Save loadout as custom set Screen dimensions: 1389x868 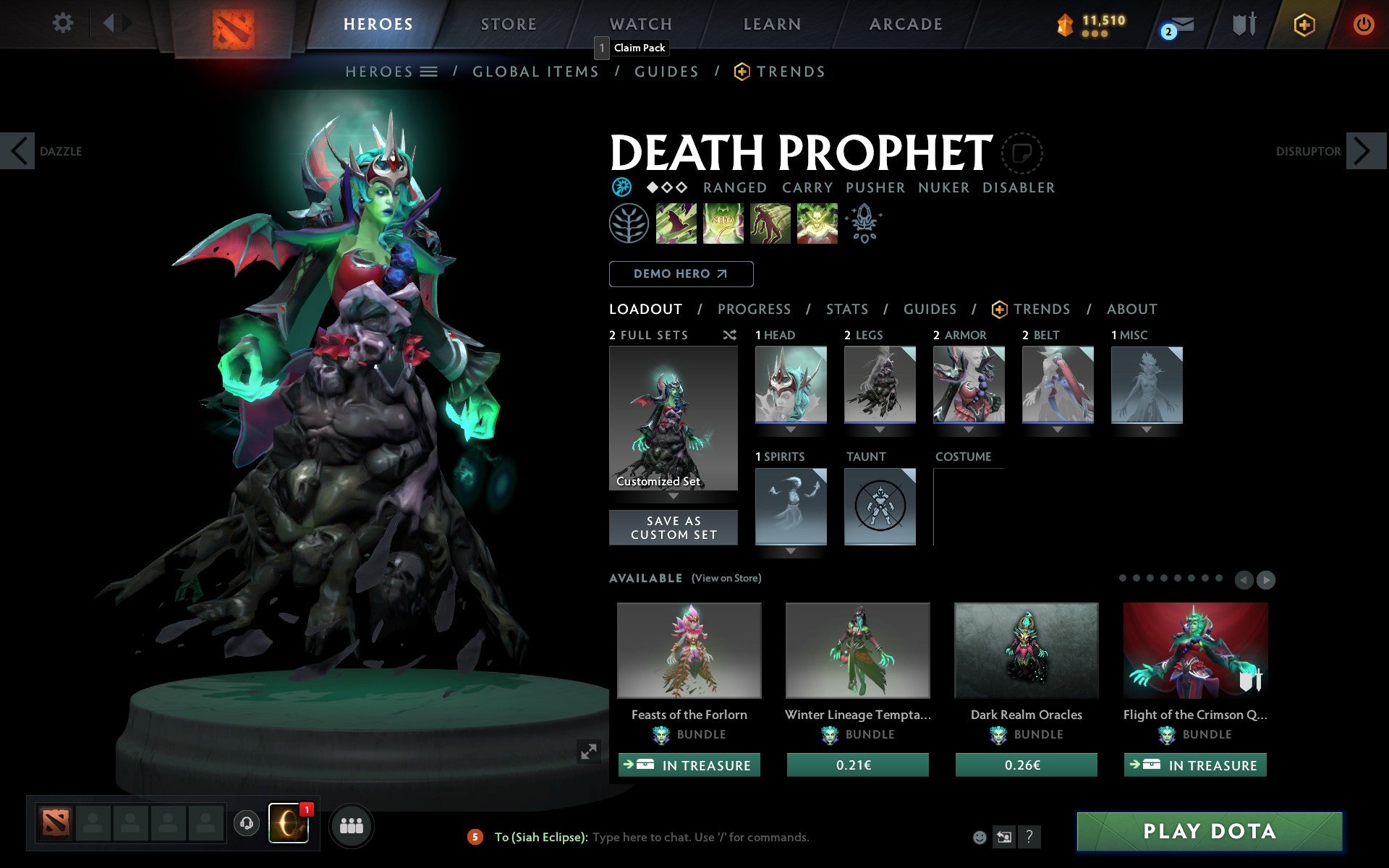click(x=674, y=528)
